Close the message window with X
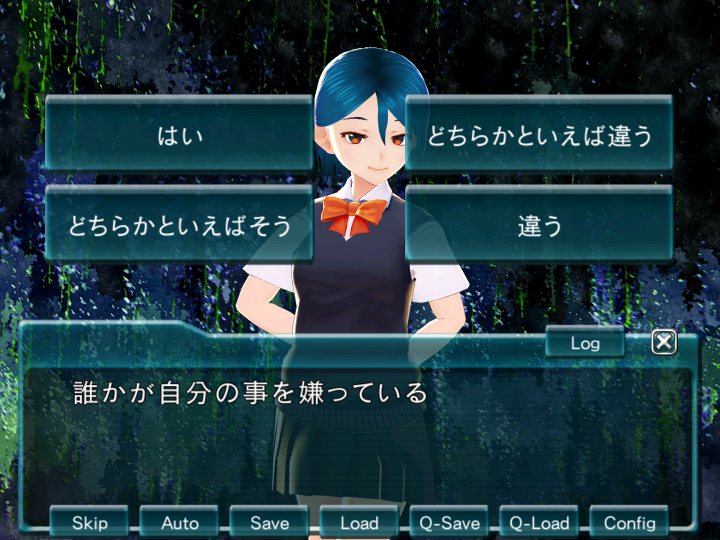The image size is (720, 540). pos(664,343)
